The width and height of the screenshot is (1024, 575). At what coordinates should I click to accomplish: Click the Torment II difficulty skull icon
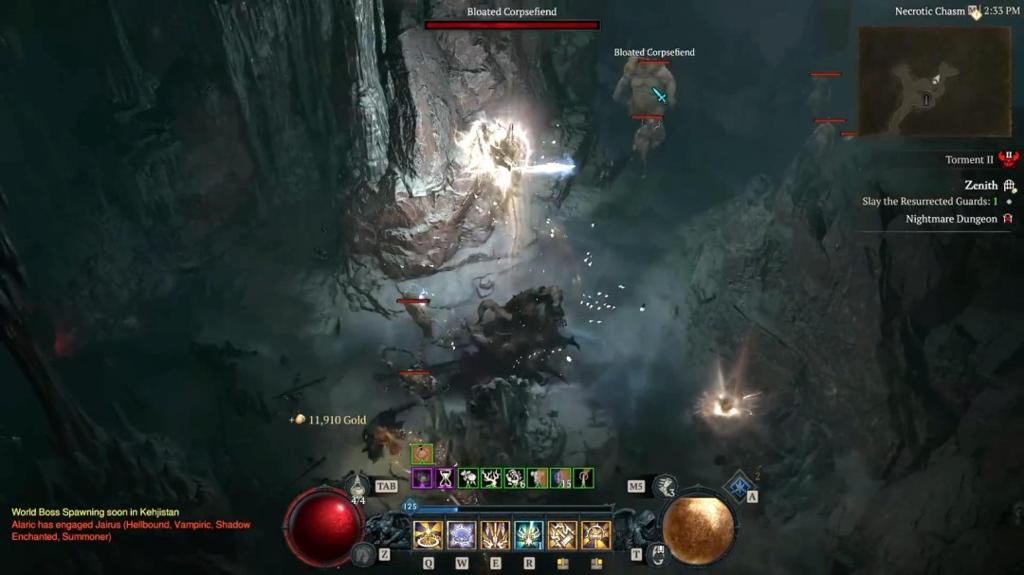(1008, 160)
